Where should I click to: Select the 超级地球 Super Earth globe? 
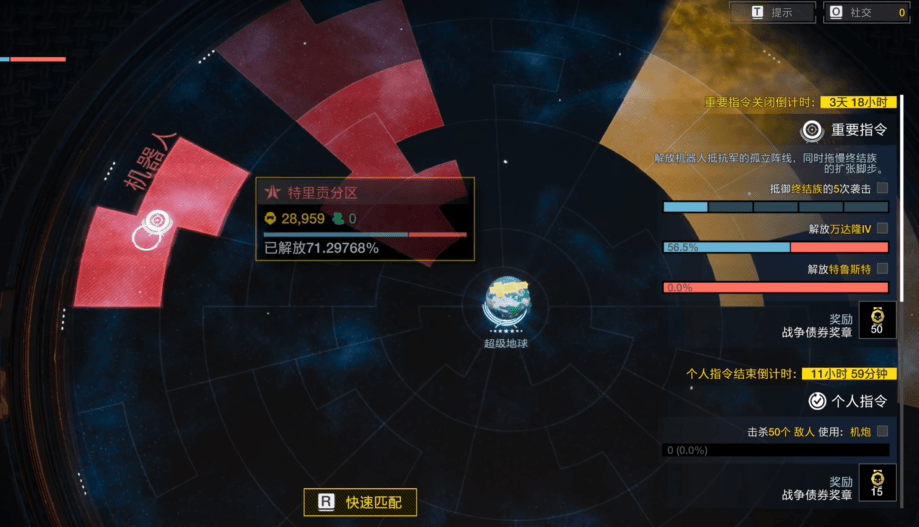tap(505, 301)
